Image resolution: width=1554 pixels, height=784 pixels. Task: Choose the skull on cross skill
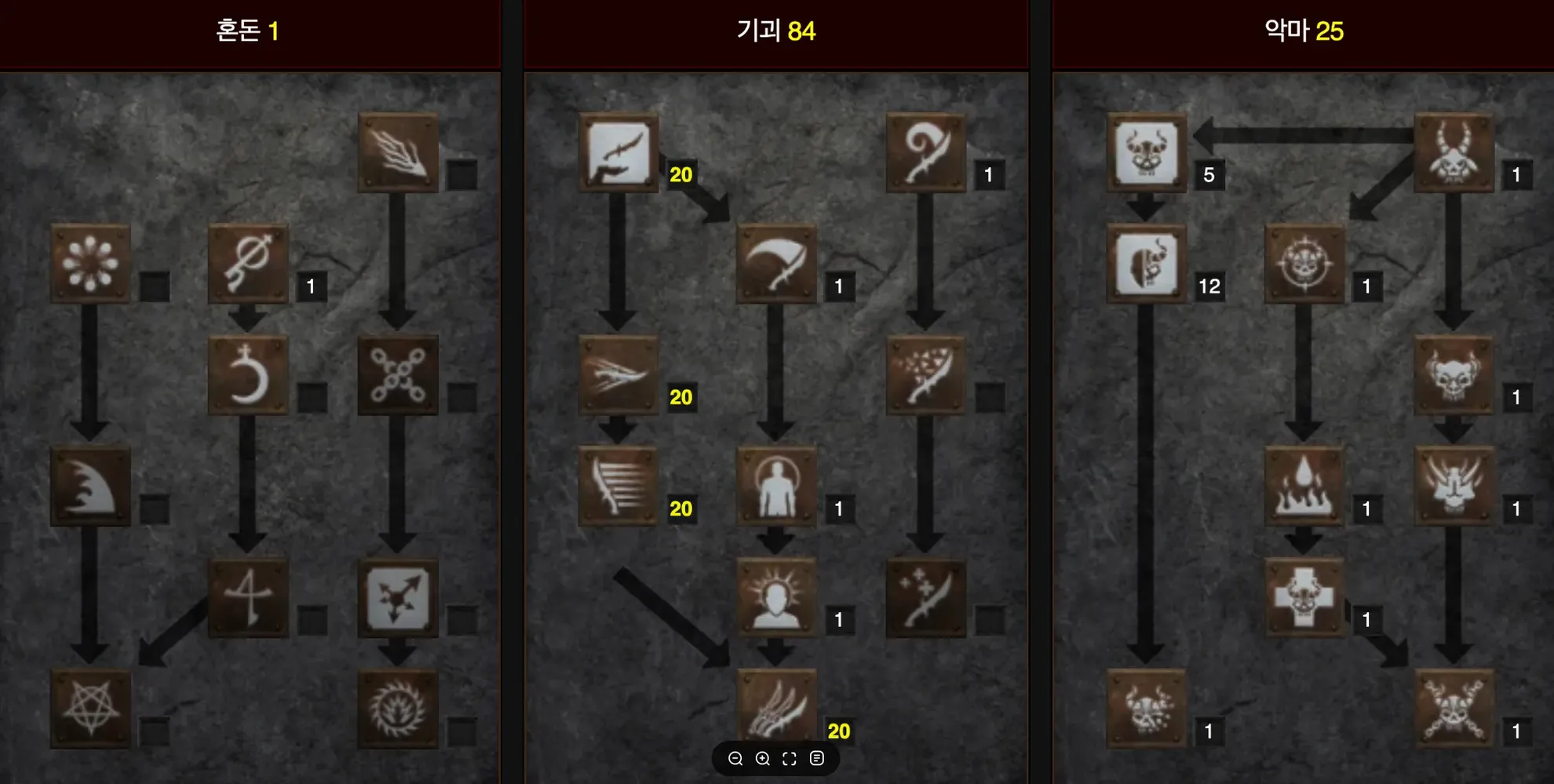point(1304,598)
